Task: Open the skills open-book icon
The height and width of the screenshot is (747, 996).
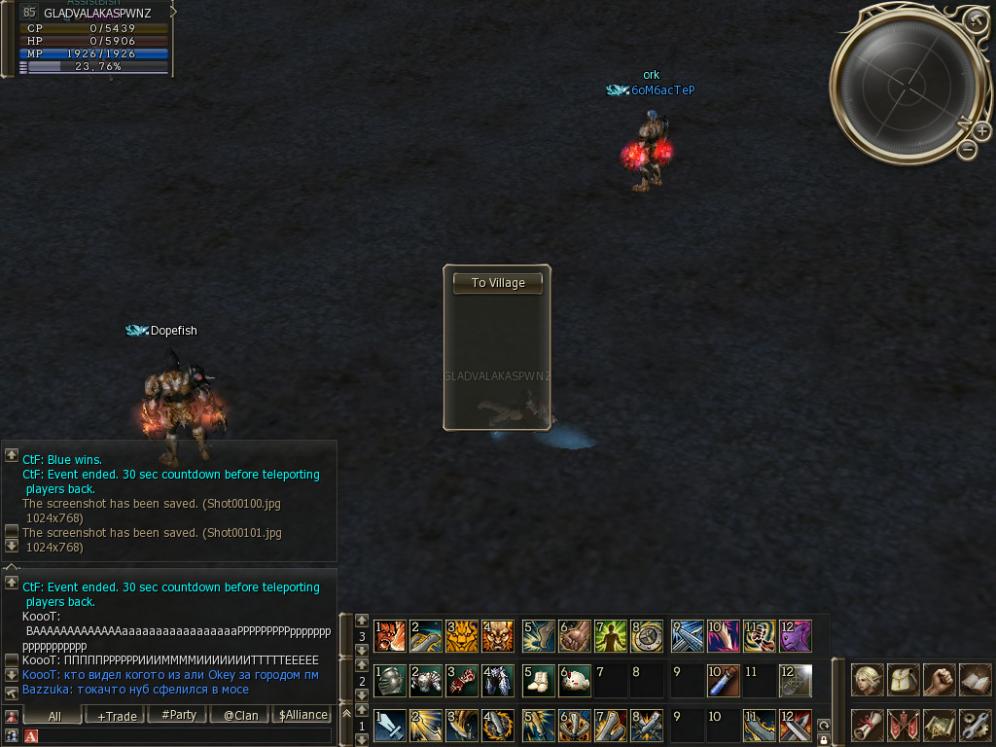Action: [x=975, y=680]
